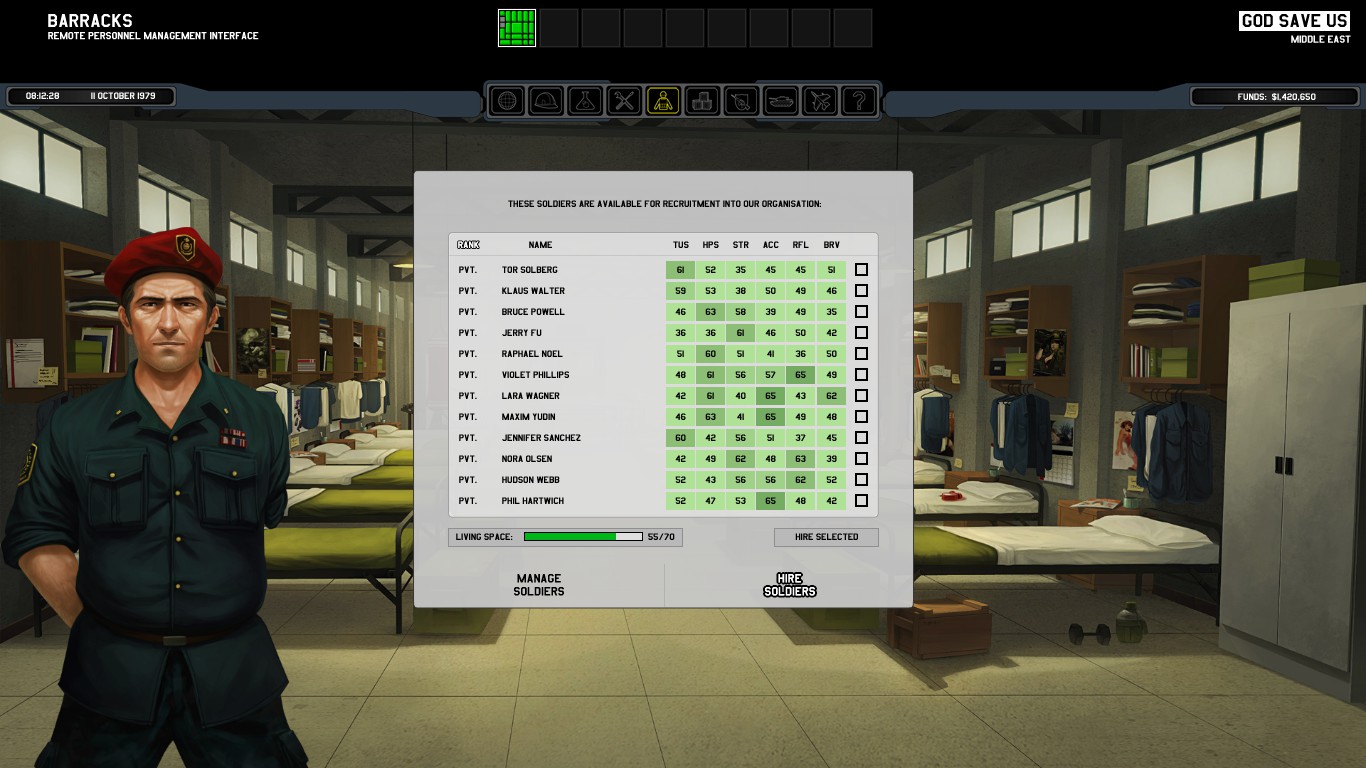Open the base construction hard hat screen
1366x768 pixels.
546,101
